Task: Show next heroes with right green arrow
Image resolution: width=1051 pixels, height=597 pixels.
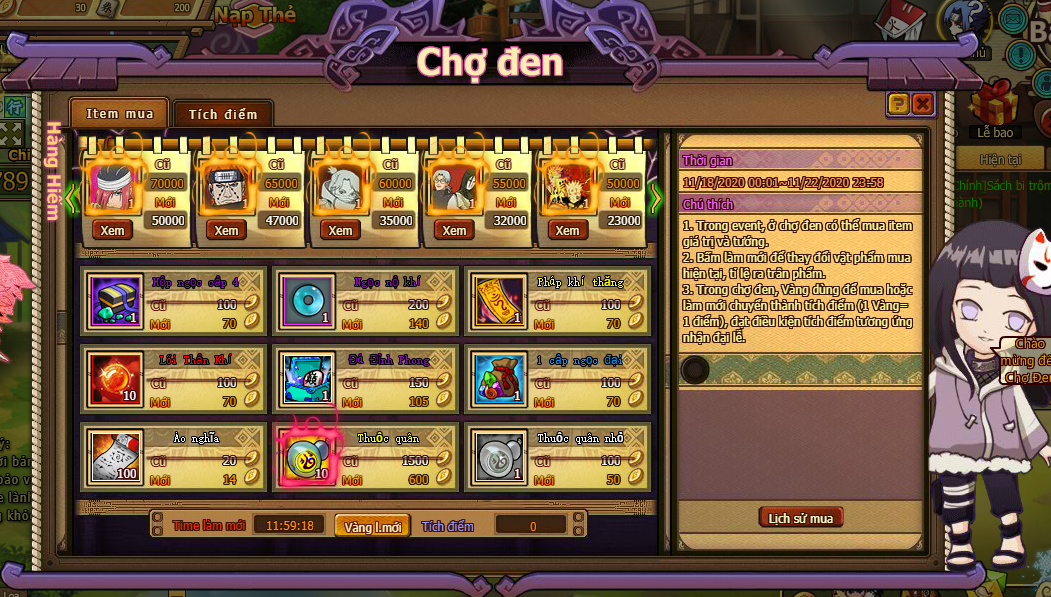Action: 656,197
